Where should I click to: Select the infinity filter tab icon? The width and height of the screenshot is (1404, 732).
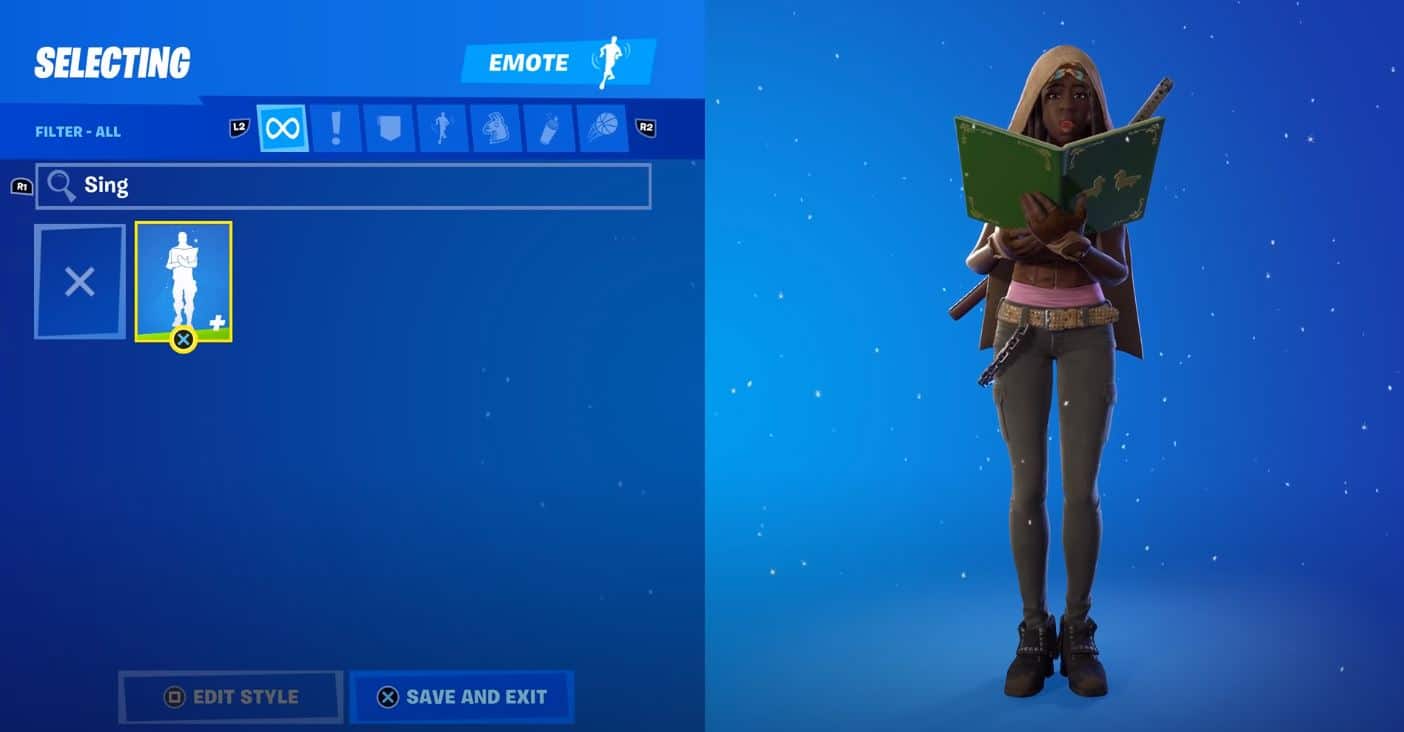283,128
